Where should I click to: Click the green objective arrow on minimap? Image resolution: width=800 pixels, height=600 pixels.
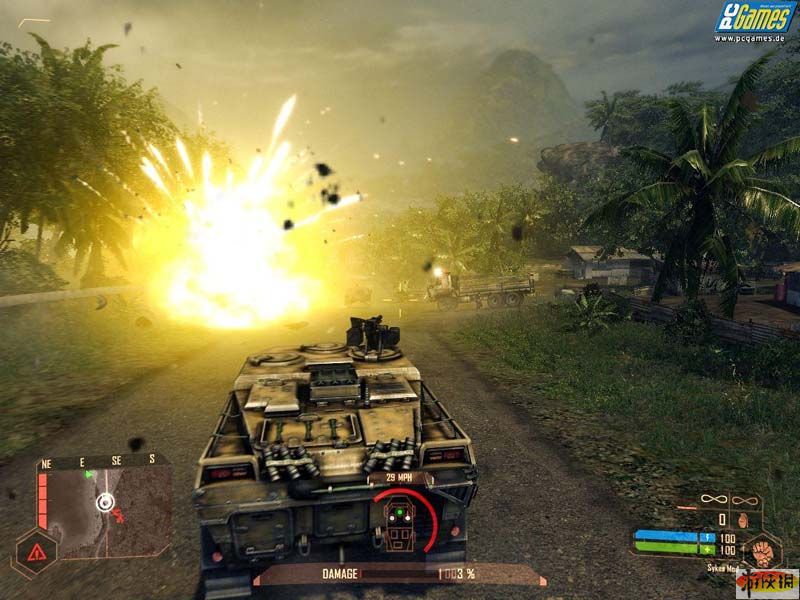pos(90,474)
